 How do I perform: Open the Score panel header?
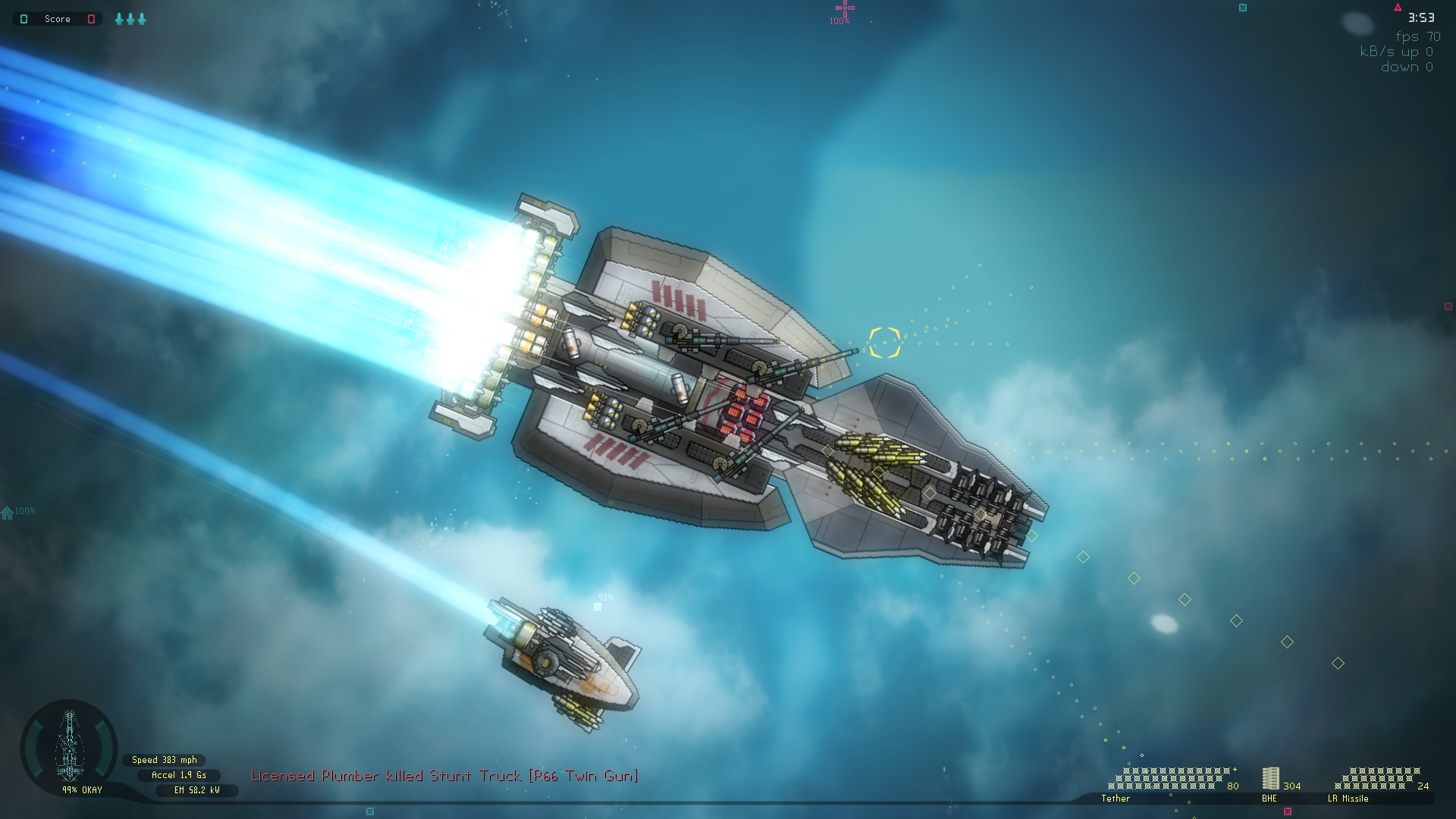[58, 19]
